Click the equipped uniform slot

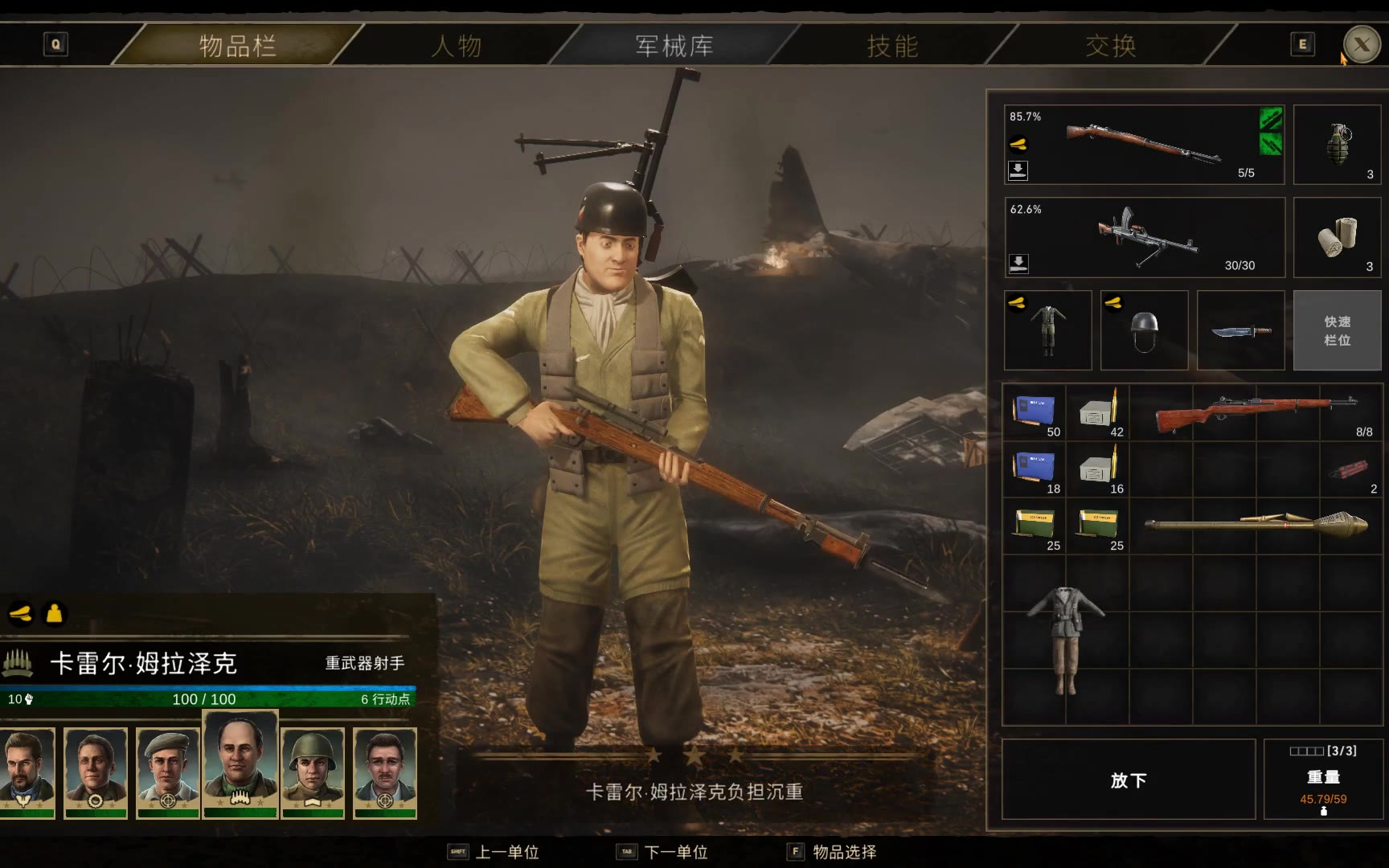[1047, 330]
